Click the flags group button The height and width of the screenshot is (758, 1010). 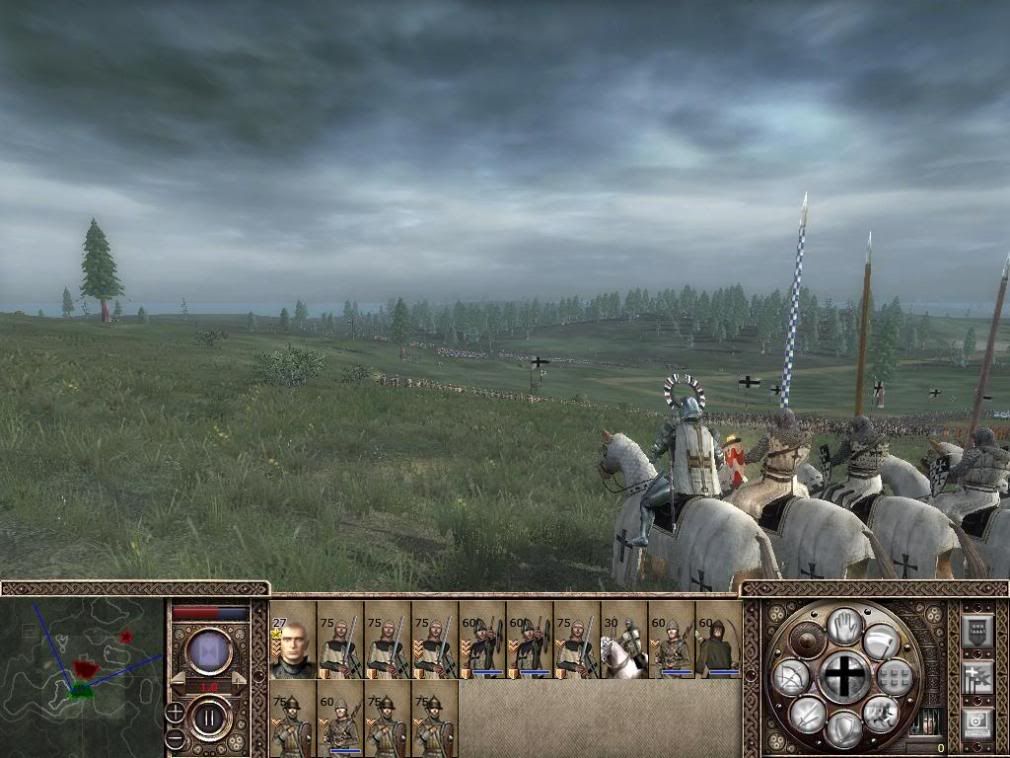coord(976,676)
